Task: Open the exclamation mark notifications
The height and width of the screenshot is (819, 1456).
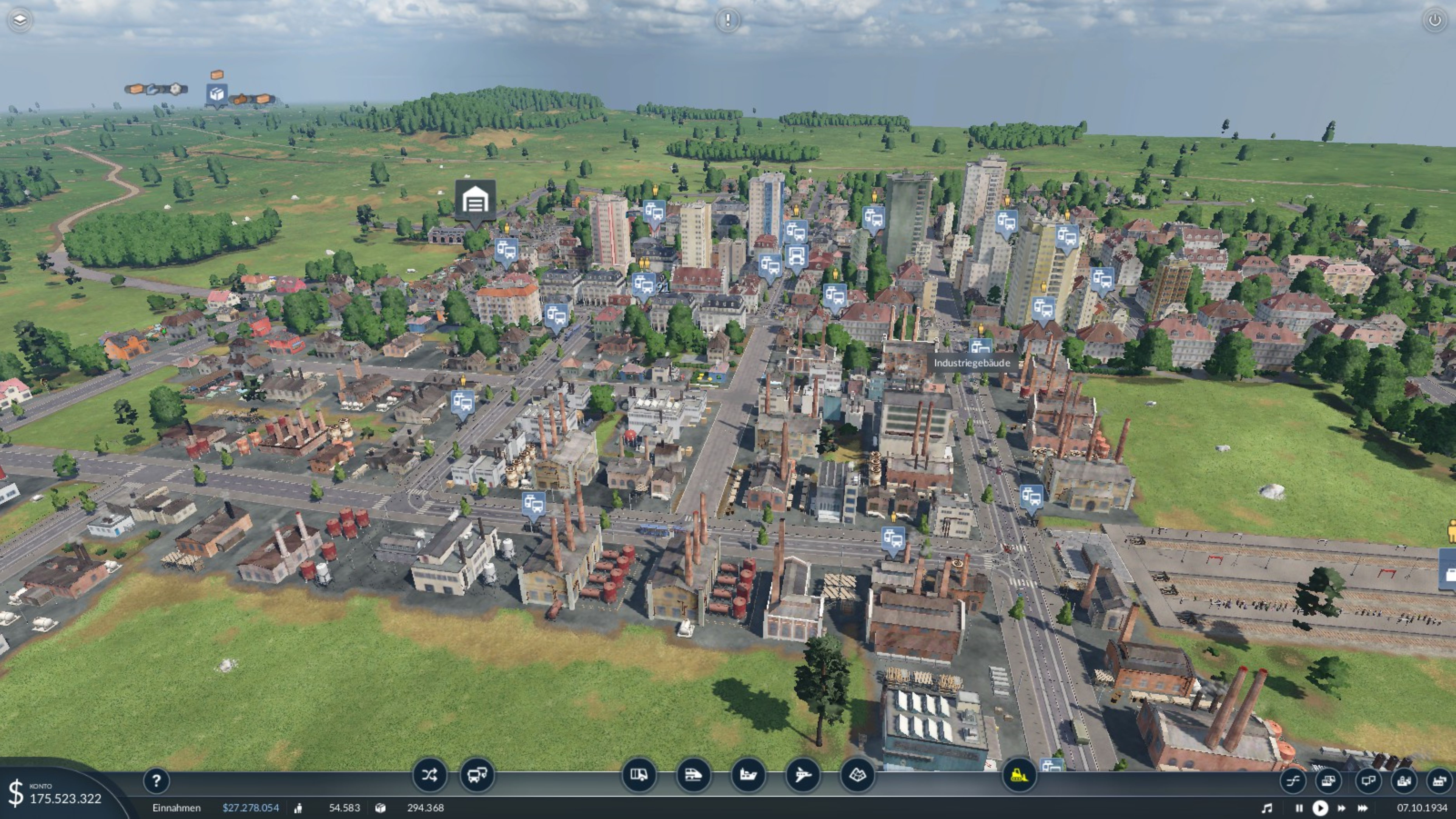Action: pyautogui.click(x=727, y=20)
